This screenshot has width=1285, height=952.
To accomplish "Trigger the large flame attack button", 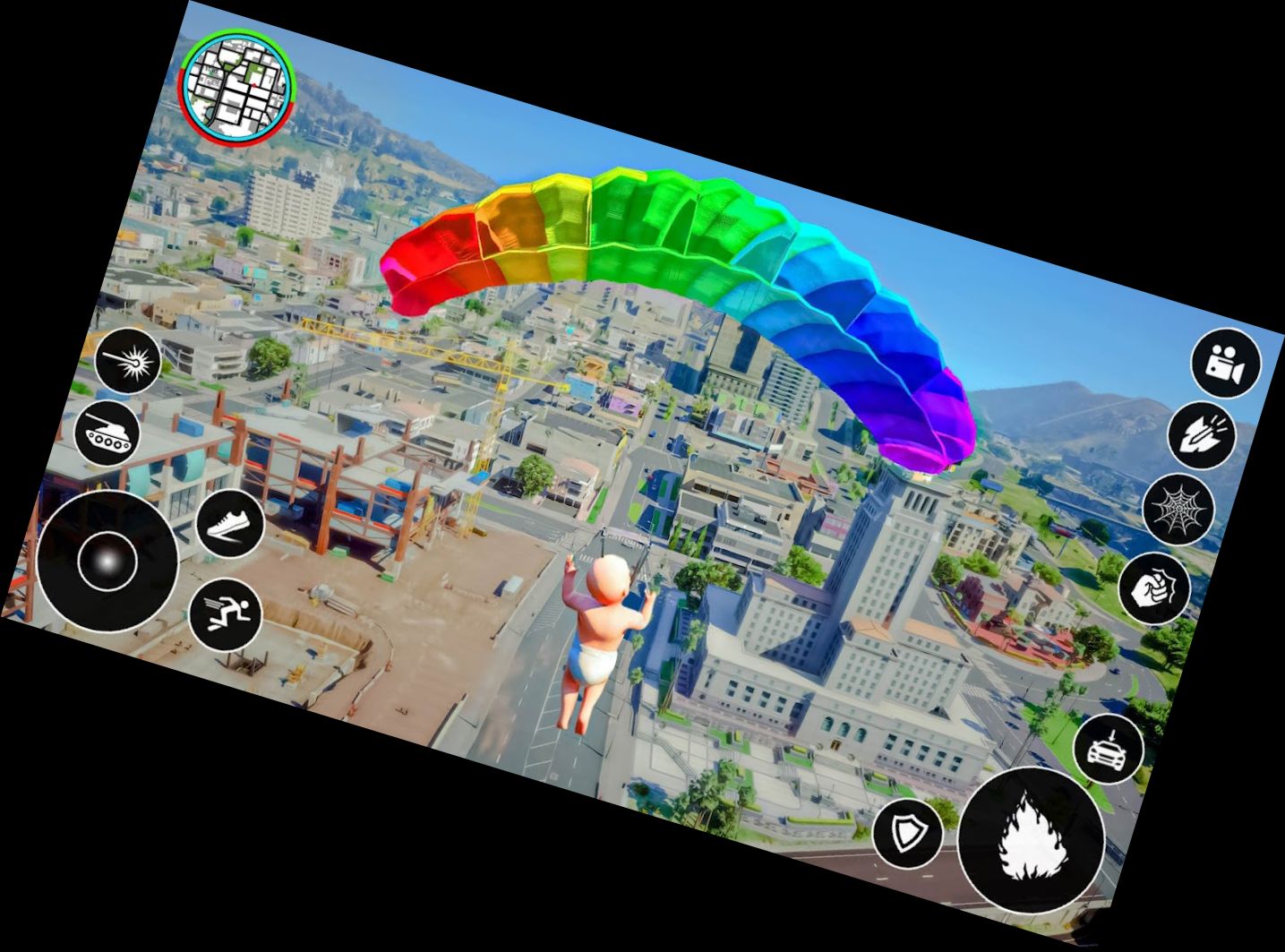I will [x=1031, y=840].
